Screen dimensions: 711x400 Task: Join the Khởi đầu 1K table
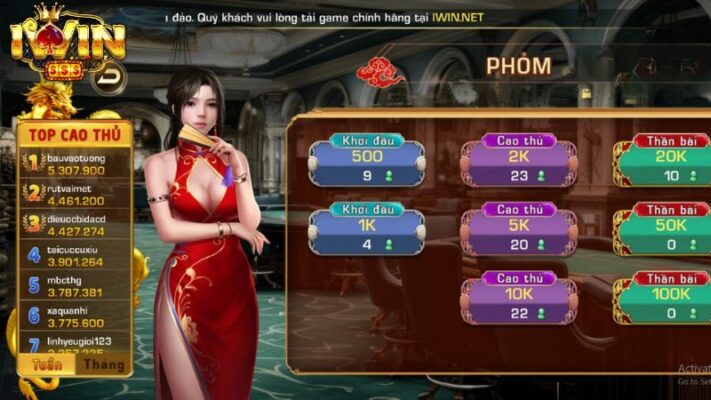pos(367,234)
